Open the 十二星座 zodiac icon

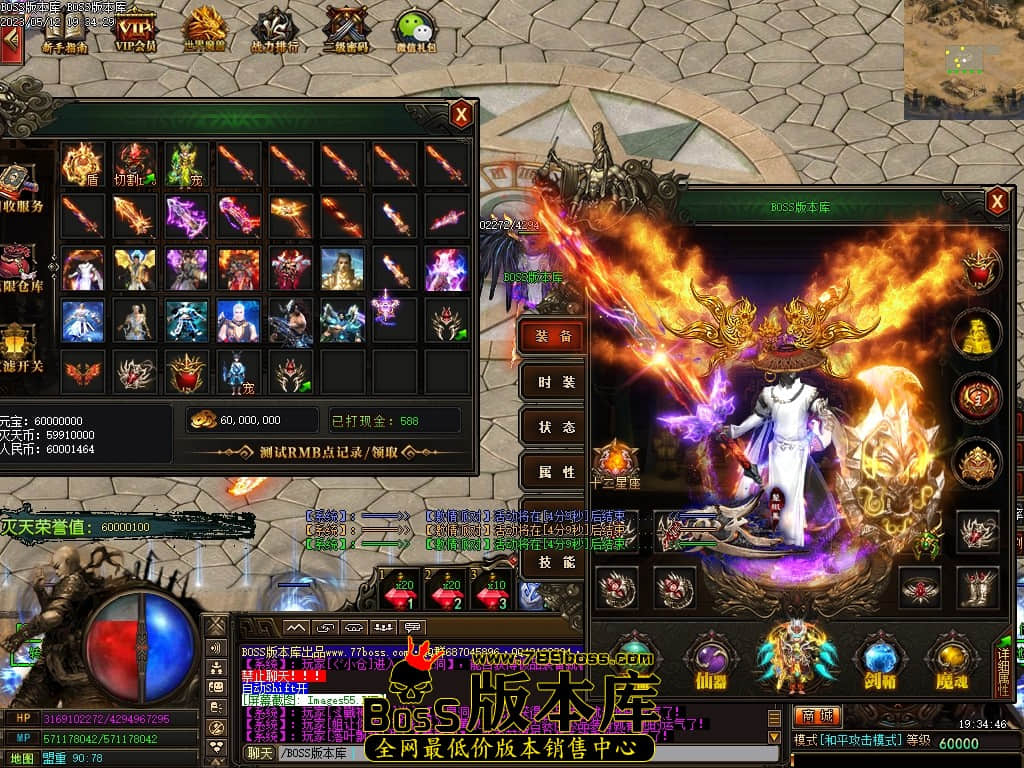click(x=614, y=465)
